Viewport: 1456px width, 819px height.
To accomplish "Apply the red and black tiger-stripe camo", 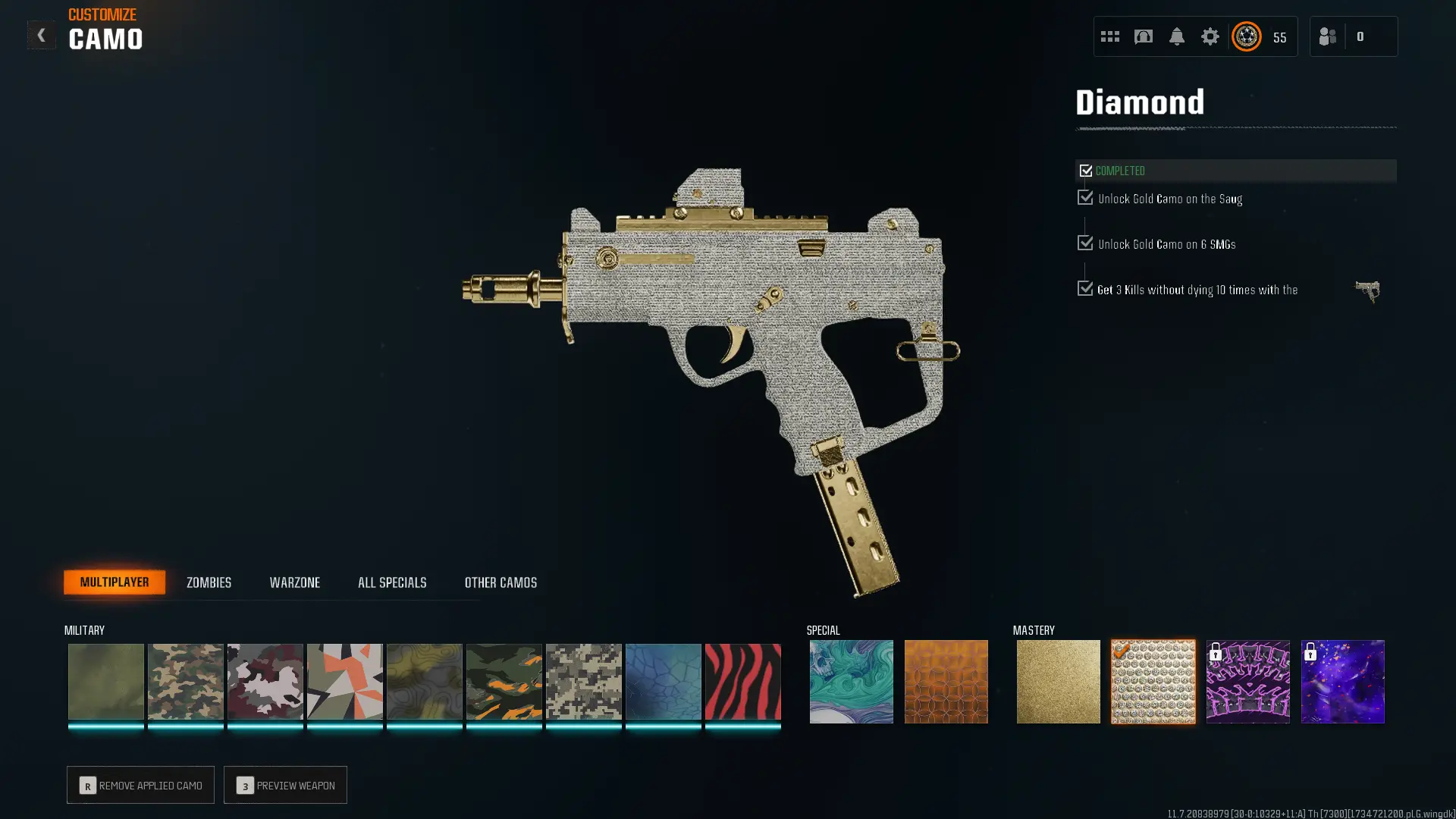I will click(x=742, y=682).
